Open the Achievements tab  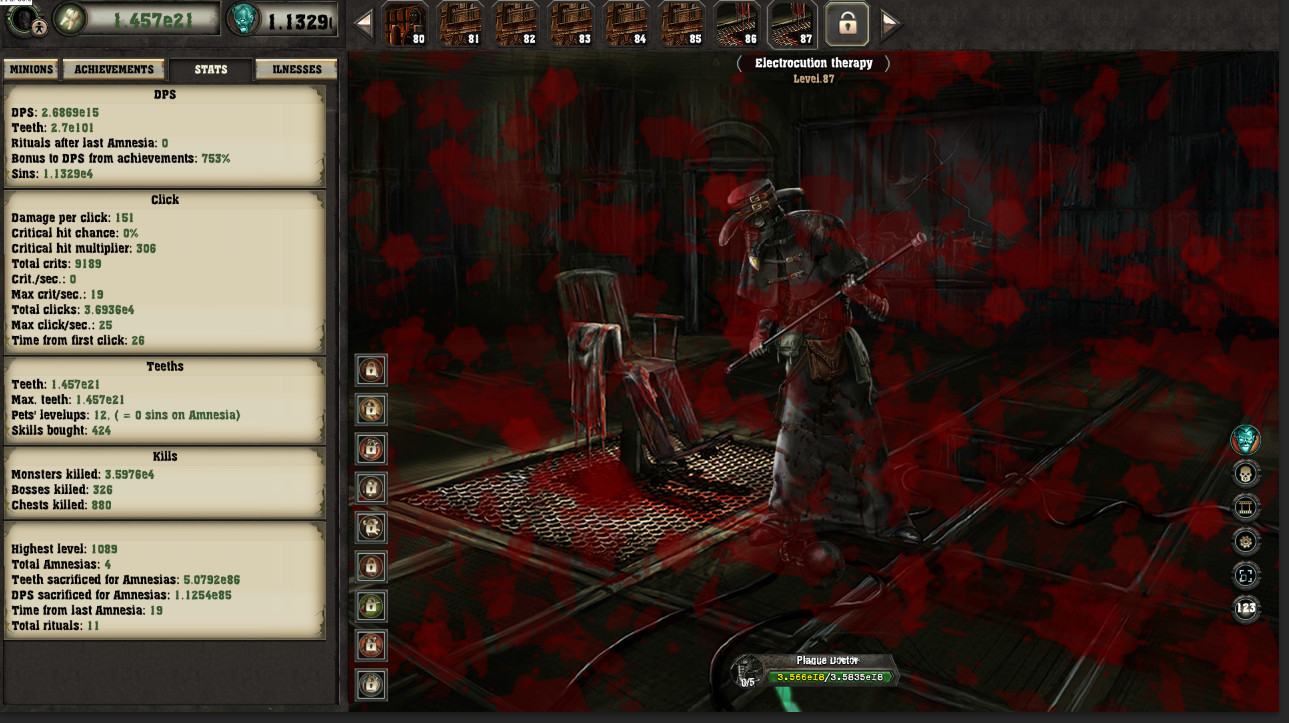pyautogui.click(x=115, y=70)
